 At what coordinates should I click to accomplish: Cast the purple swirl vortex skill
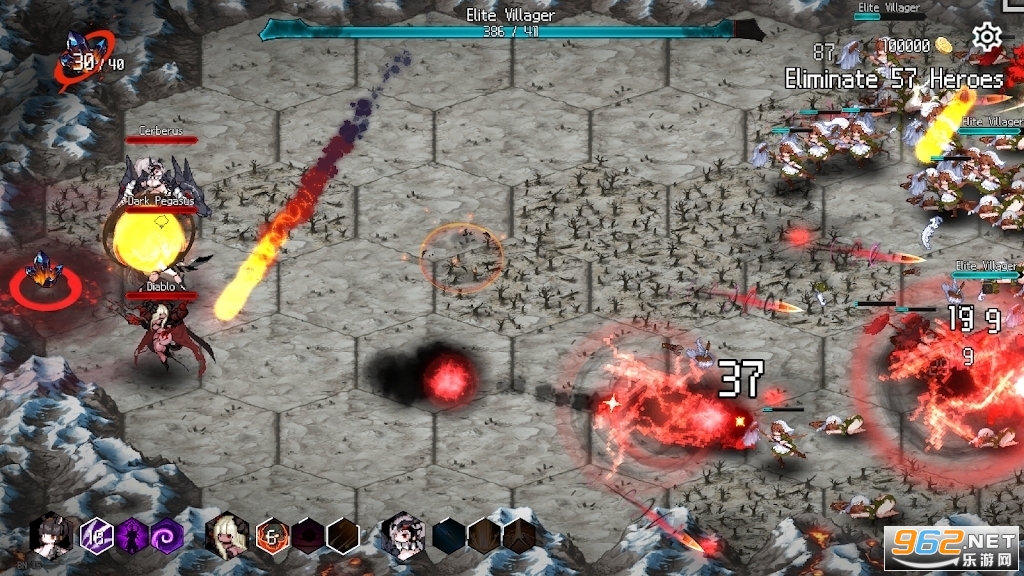[x=166, y=536]
